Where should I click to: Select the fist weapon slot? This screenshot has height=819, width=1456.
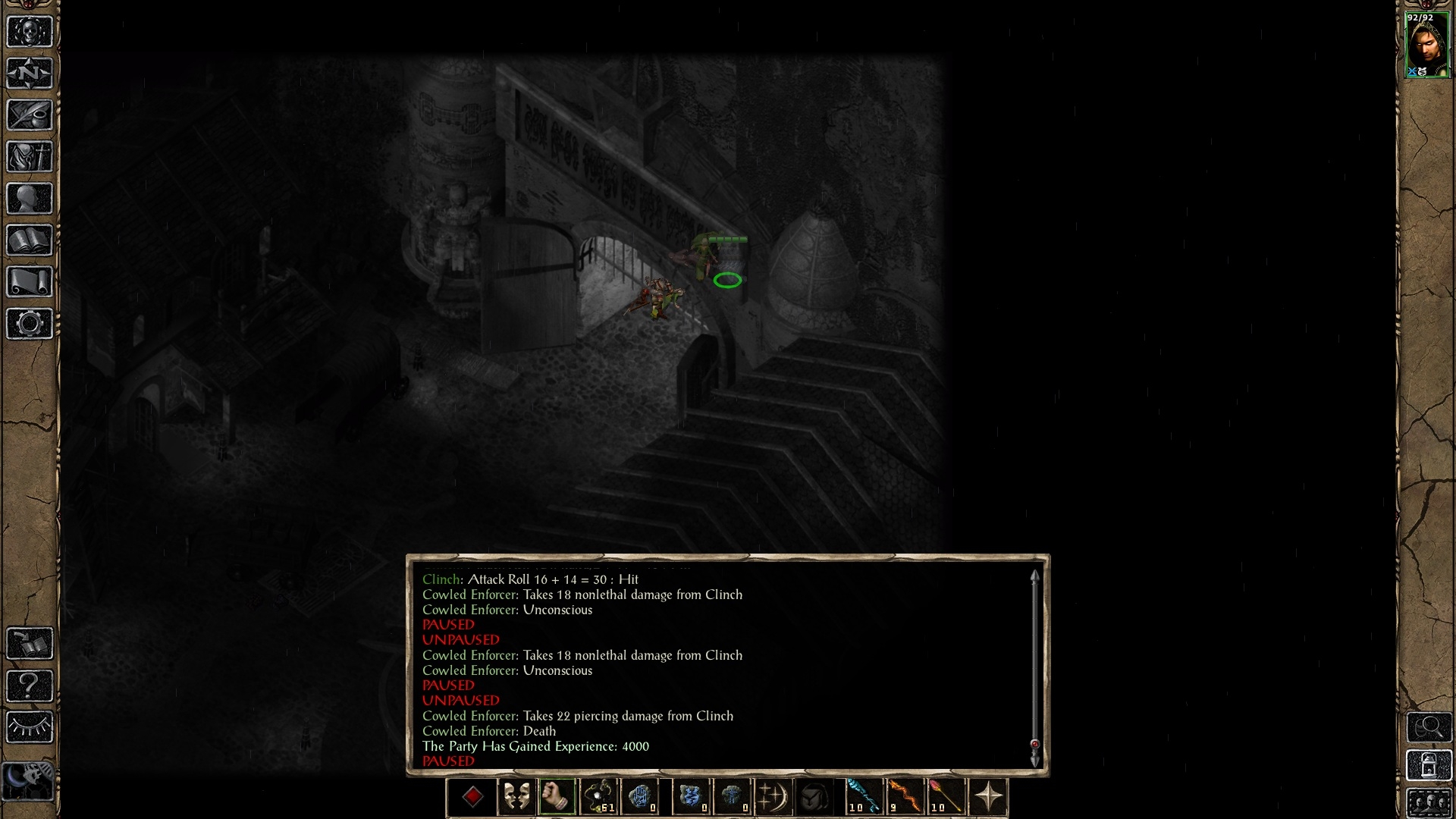[557, 798]
